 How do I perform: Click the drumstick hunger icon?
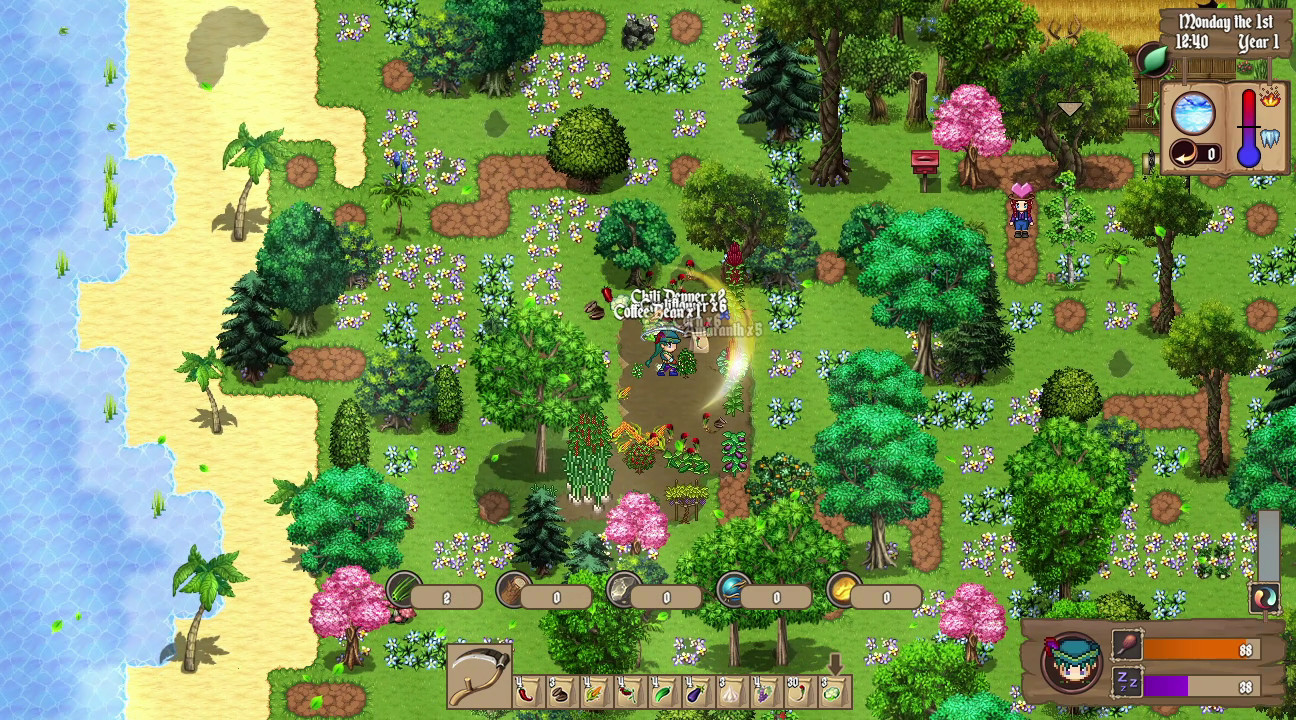1126,646
